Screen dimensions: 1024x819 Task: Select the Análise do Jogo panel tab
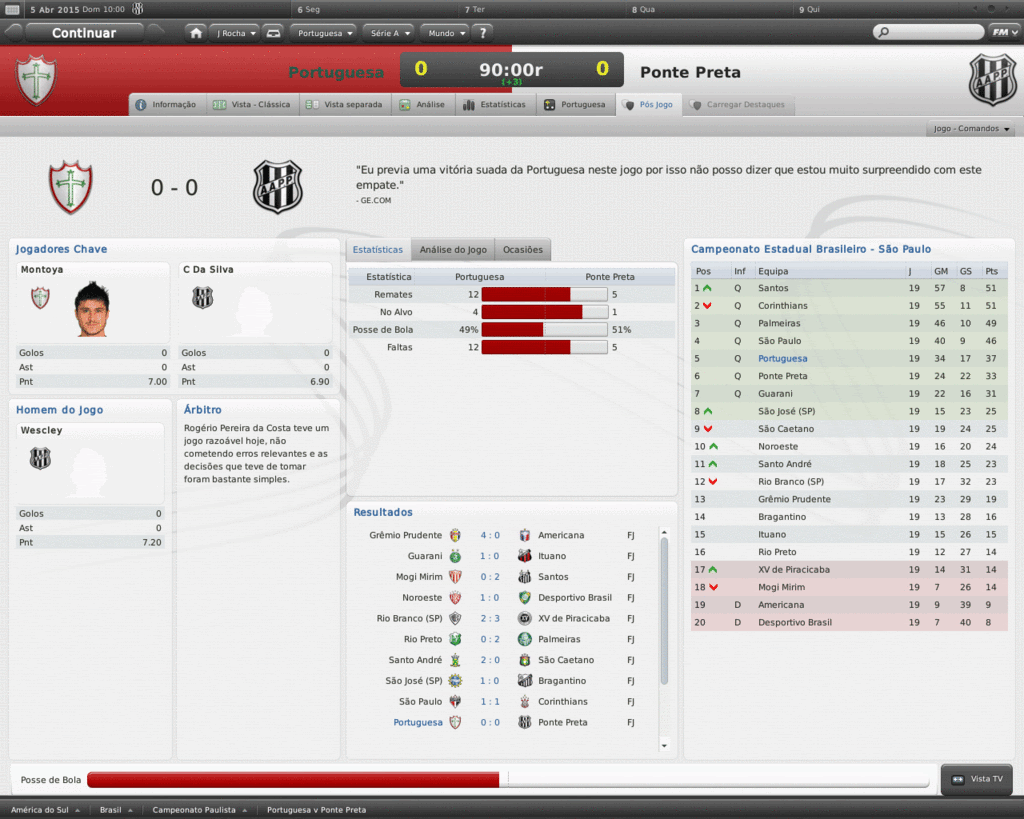[453, 249]
